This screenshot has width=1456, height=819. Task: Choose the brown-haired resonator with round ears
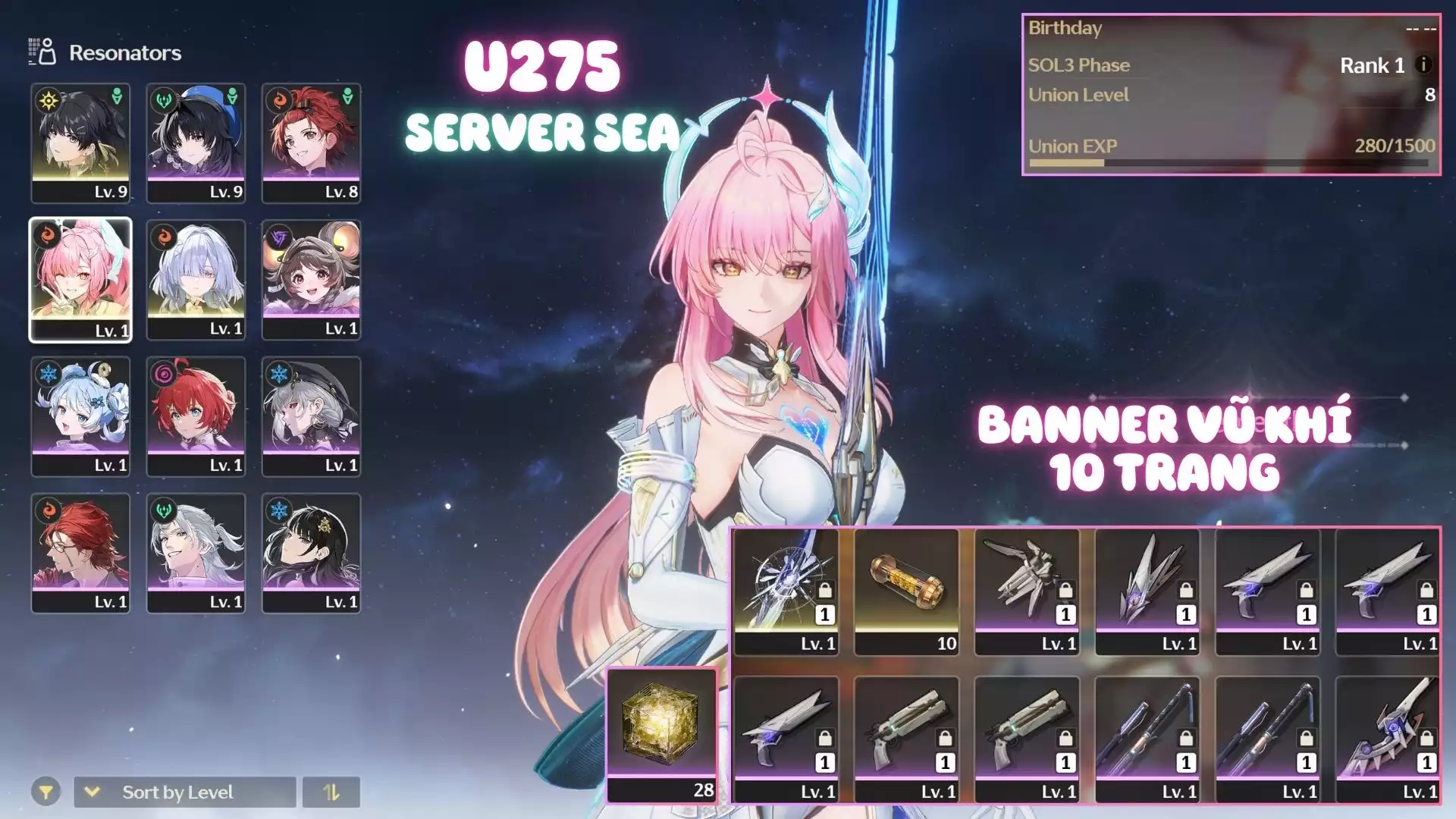point(311,279)
